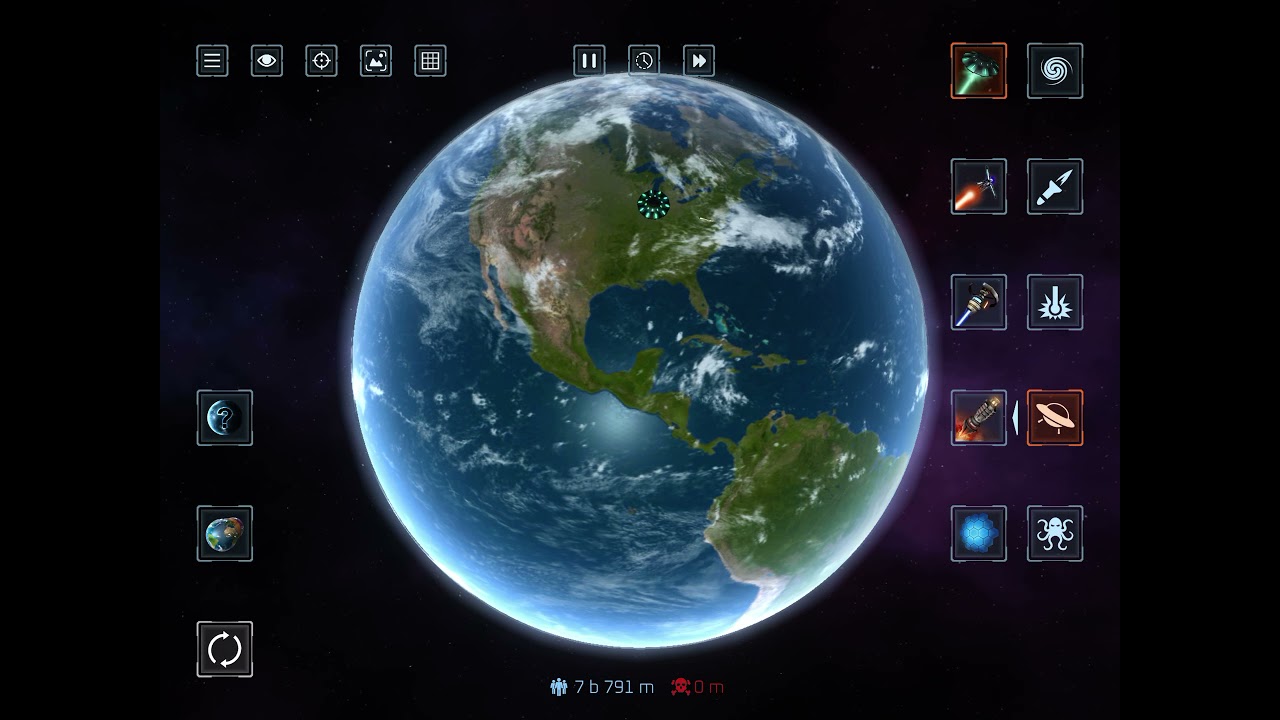Activate the ground impact explosion weapon

point(1055,302)
